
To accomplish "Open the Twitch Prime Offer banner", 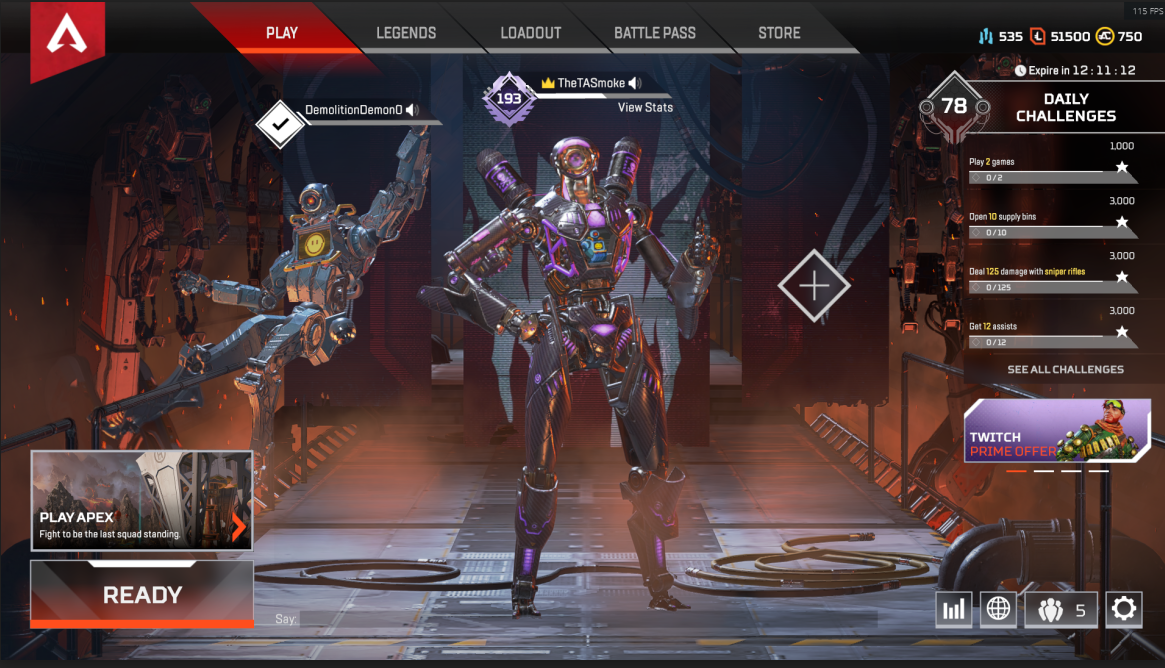I will click(x=1056, y=431).
